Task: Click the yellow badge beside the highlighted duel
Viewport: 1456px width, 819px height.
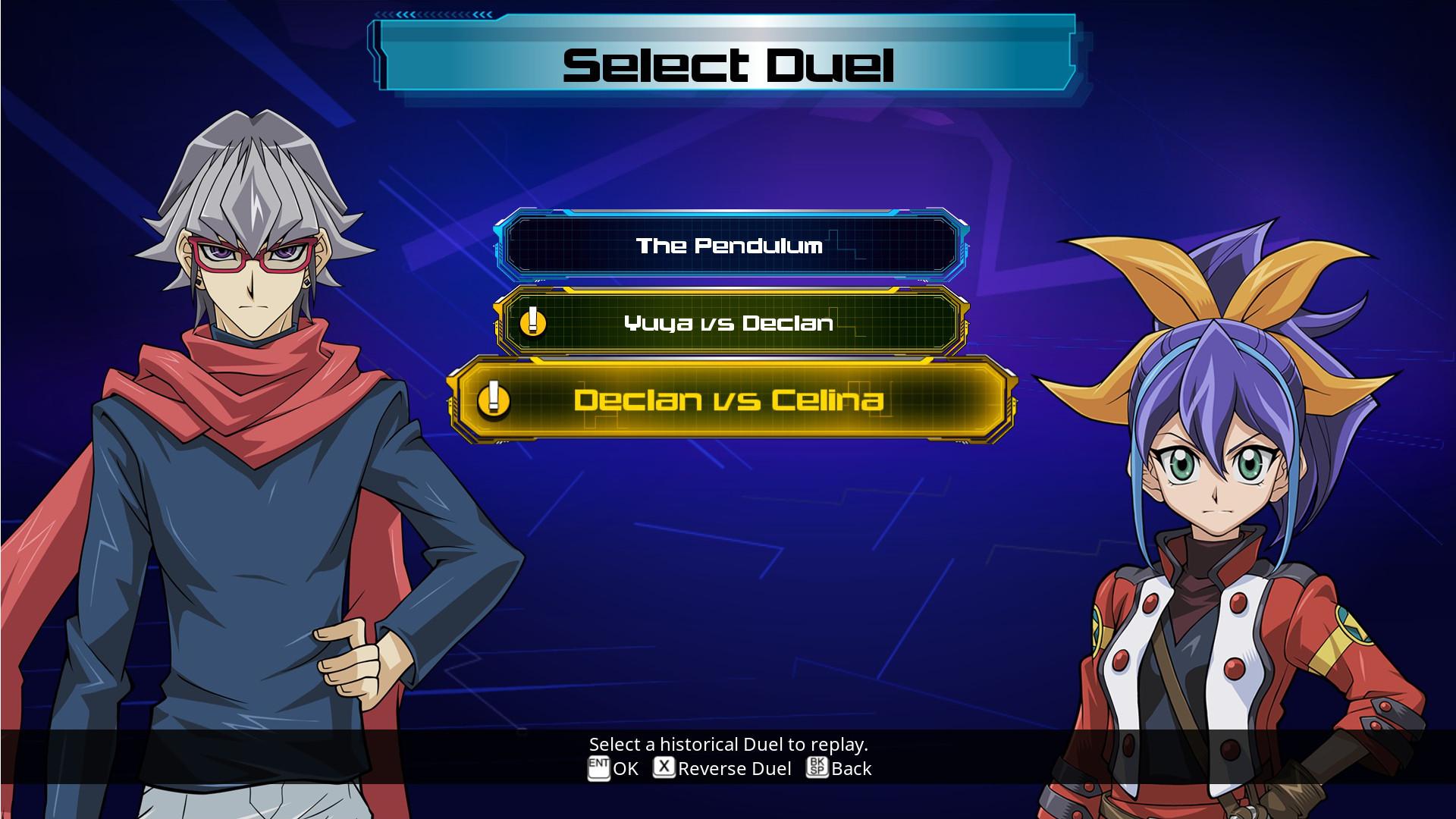Action: click(x=494, y=403)
